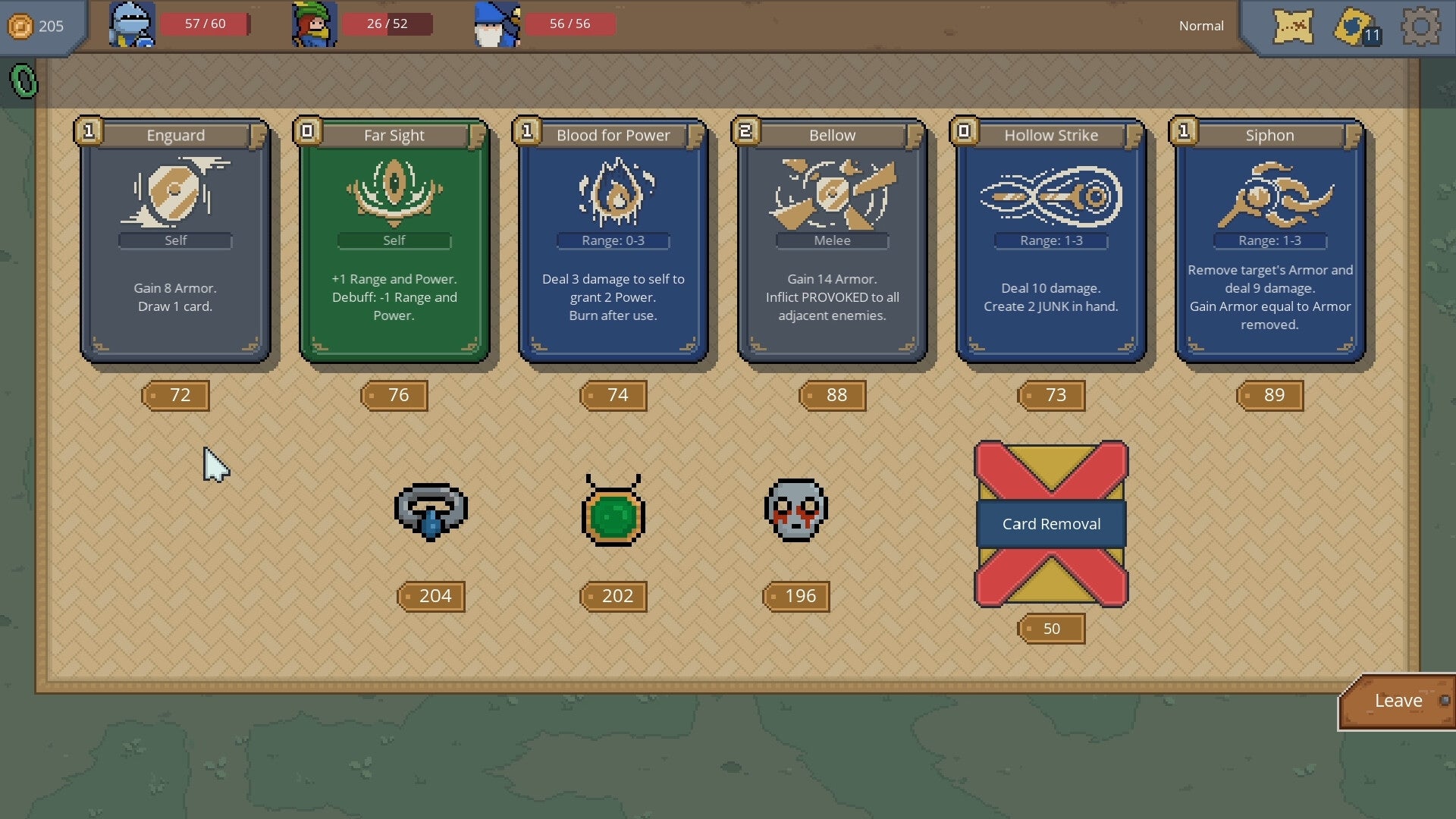The height and width of the screenshot is (819, 1456).
Task: Click the 88 price tag under Bellow
Action: (x=831, y=395)
